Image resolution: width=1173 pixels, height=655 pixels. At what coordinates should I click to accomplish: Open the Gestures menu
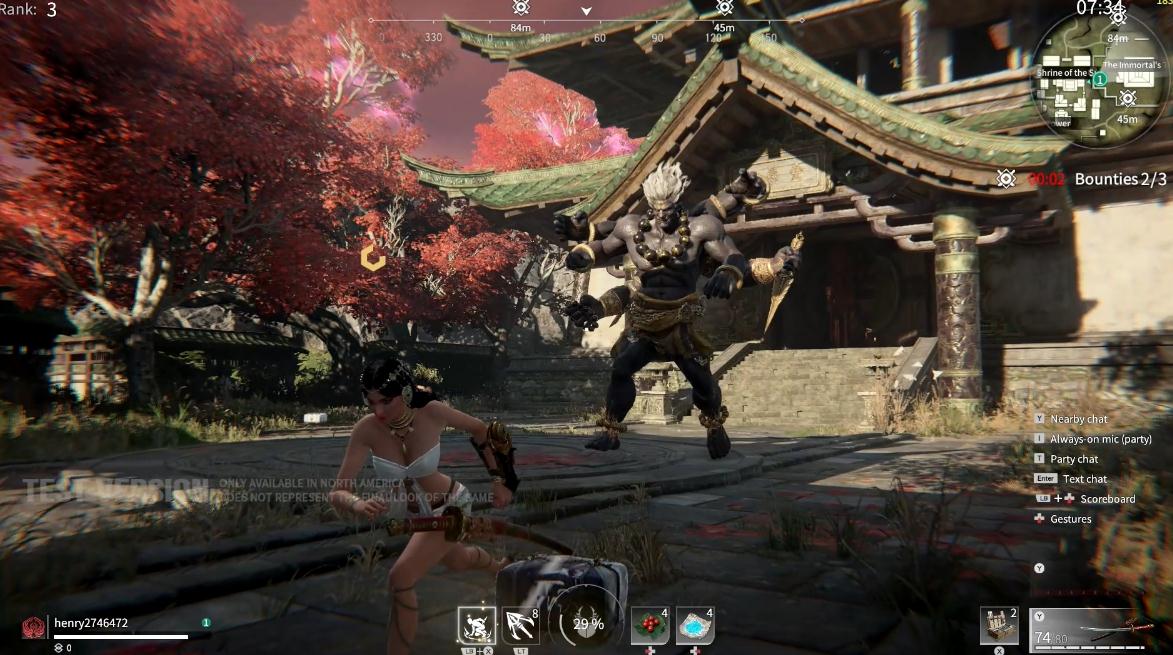pyautogui.click(x=1070, y=519)
